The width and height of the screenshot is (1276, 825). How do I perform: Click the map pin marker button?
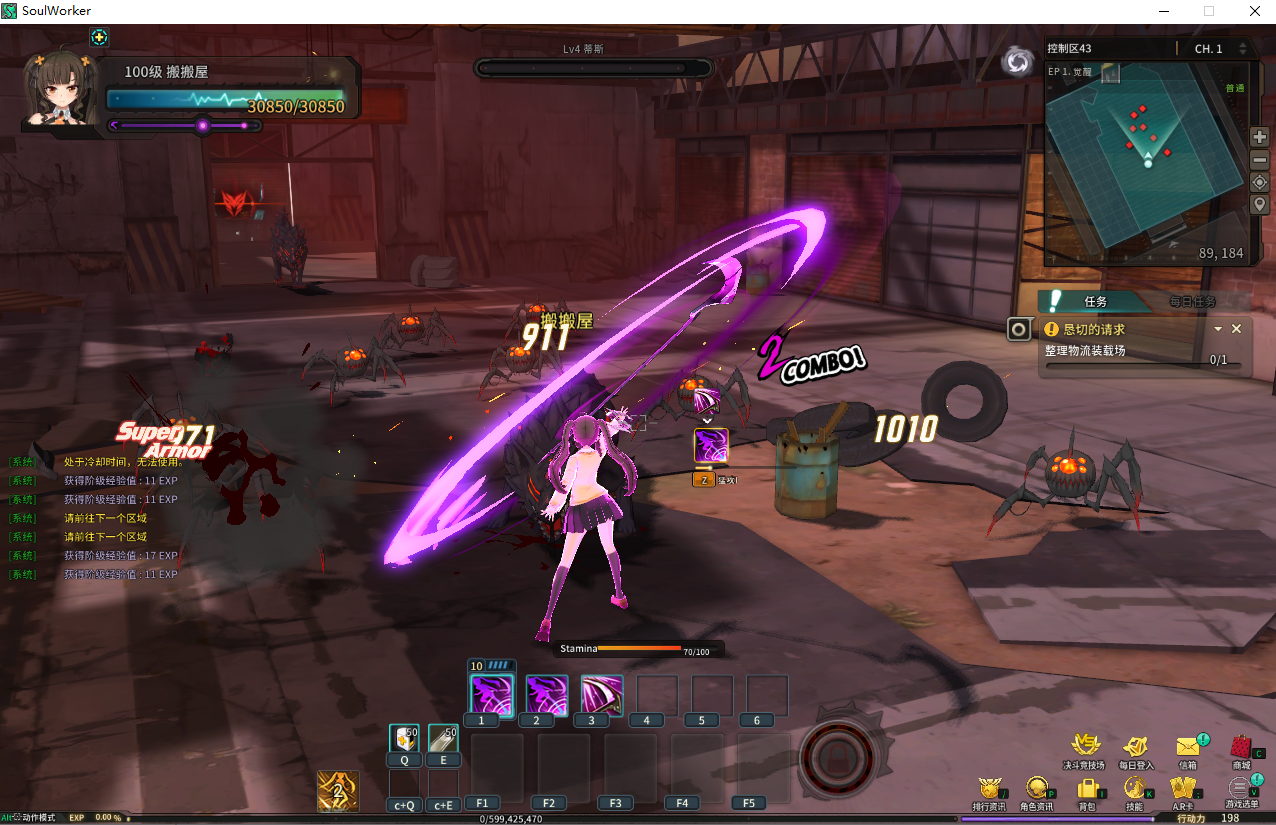[1260, 205]
